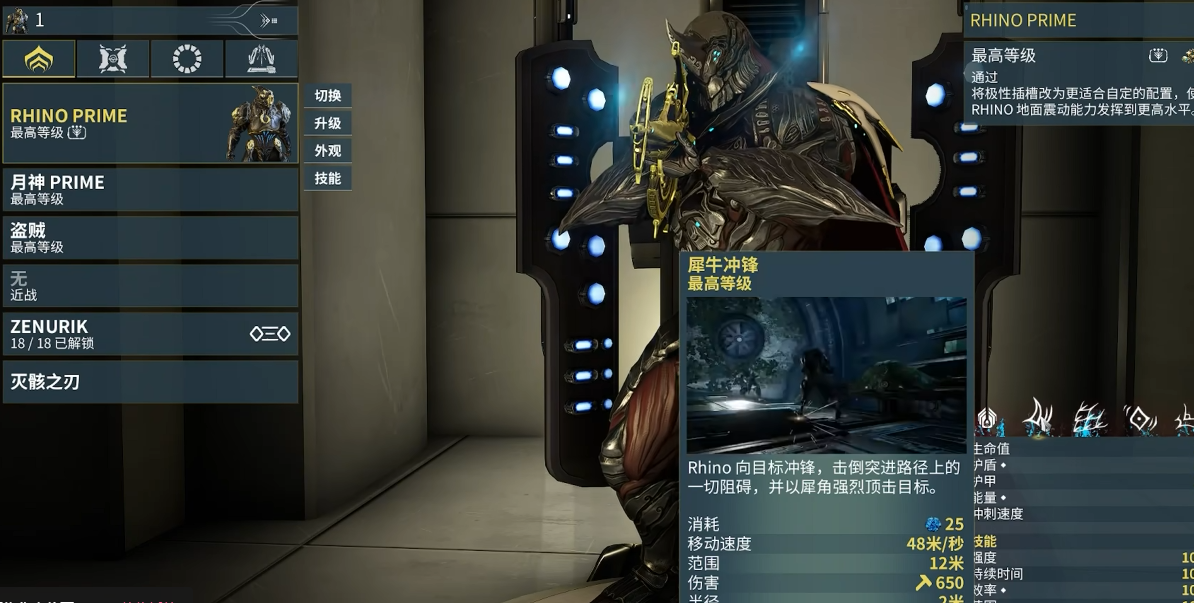
Task: Open the Zenurik focus school row
Action: [x=150, y=334]
